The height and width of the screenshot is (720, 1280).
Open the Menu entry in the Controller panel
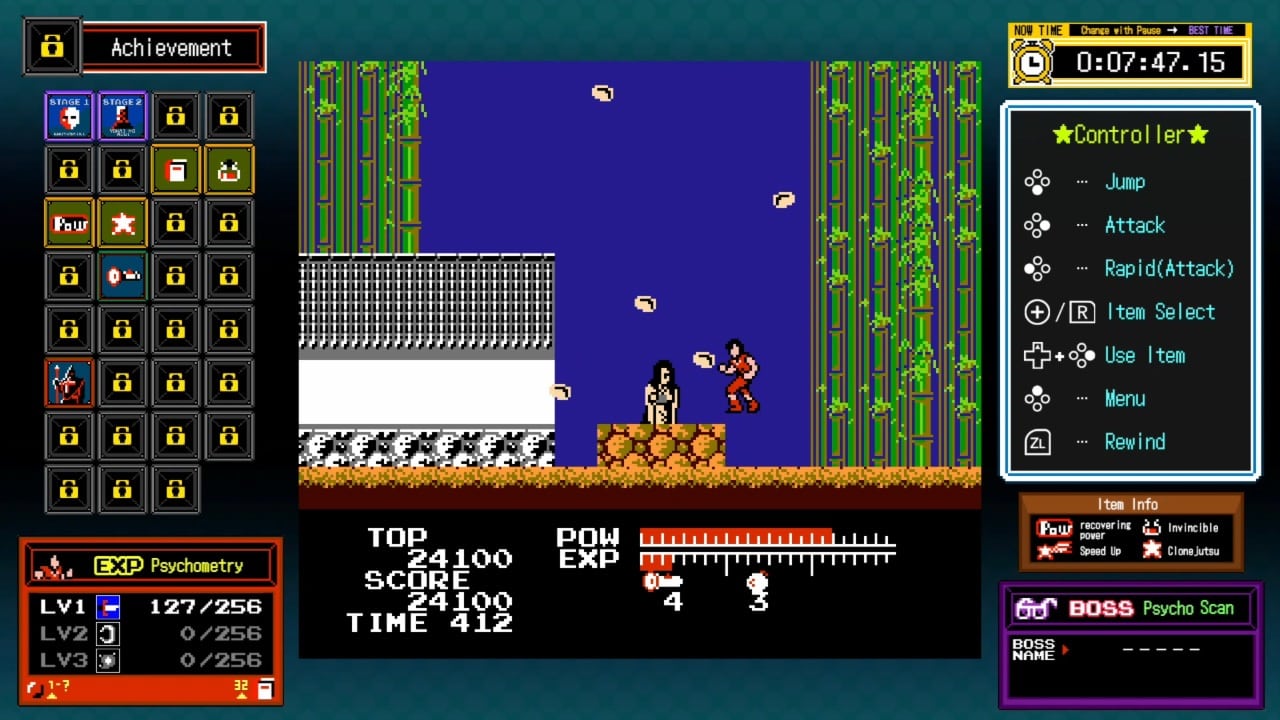point(1124,398)
